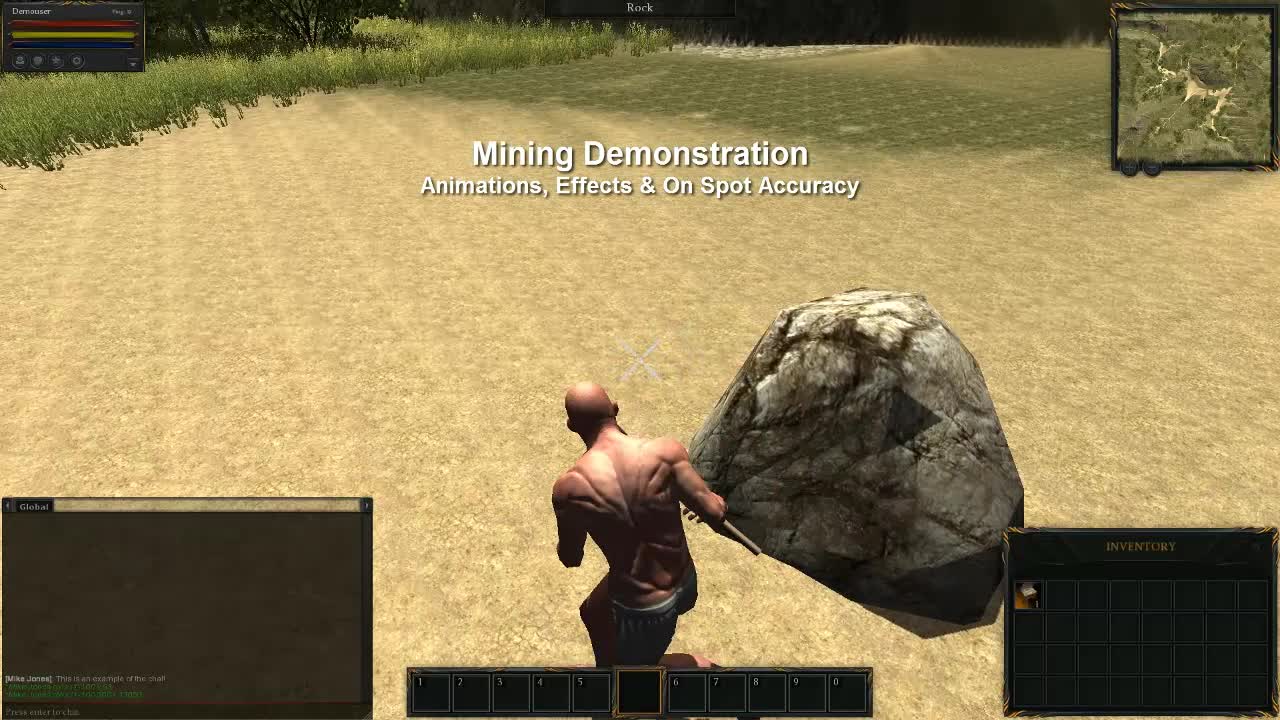Click the left round icon under the minimap
Image resolution: width=1280 pixels, height=720 pixels.
click(x=1128, y=167)
